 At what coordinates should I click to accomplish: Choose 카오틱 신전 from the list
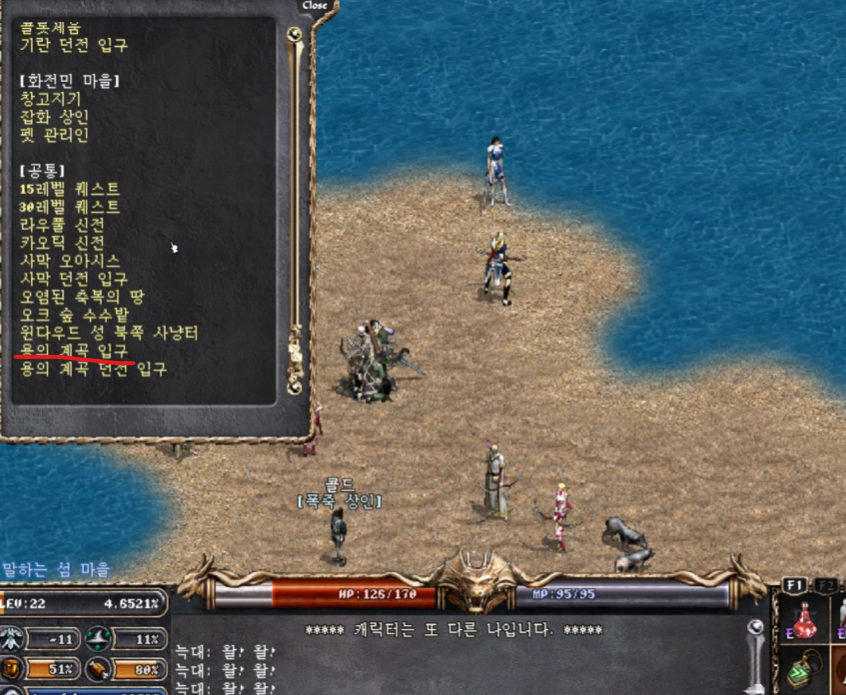(x=62, y=243)
